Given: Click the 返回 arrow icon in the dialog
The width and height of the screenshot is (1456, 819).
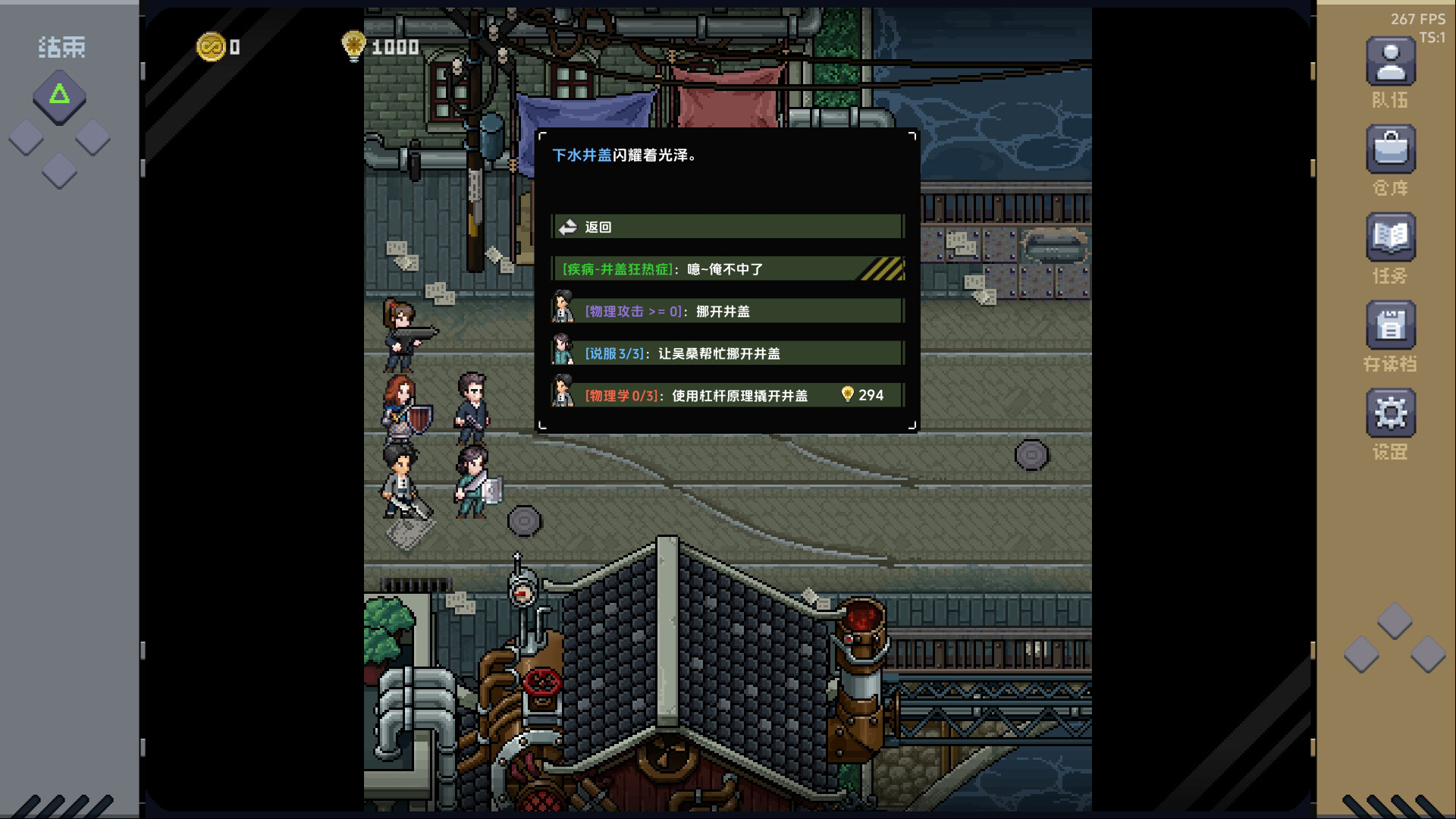Looking at the screenshot, I should (566, 225).
